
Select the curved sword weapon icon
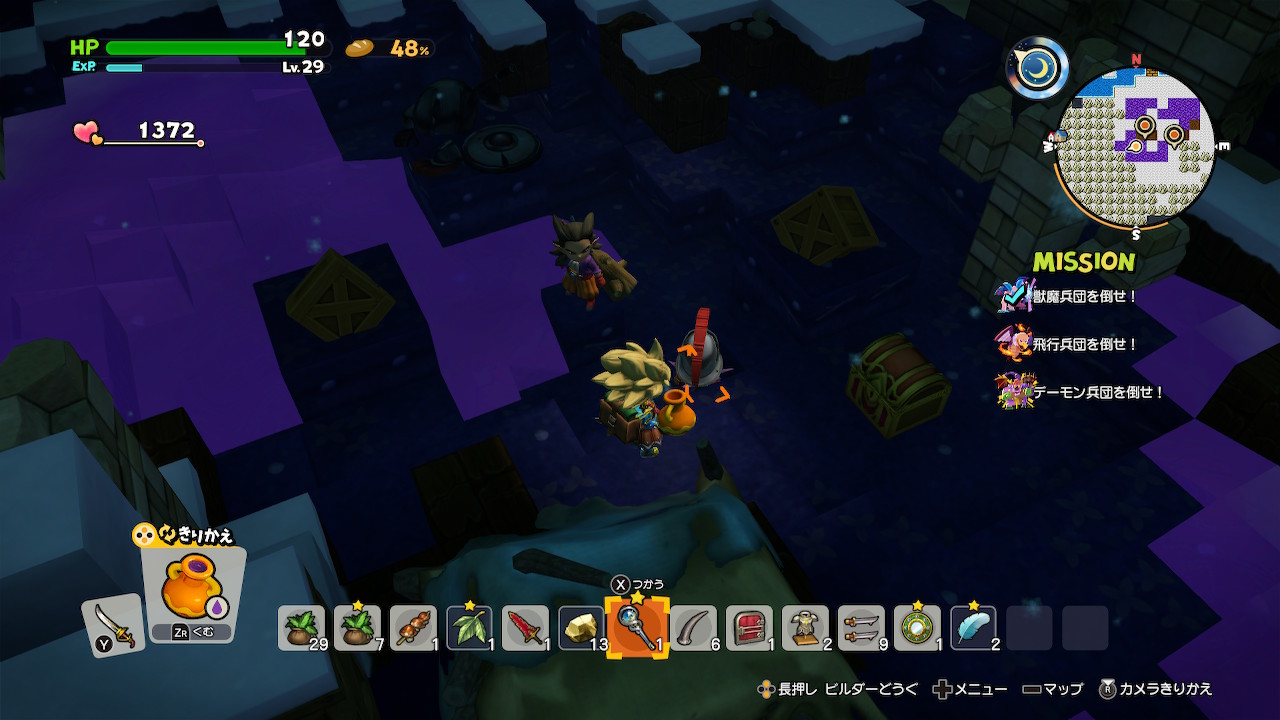(113, 625)
